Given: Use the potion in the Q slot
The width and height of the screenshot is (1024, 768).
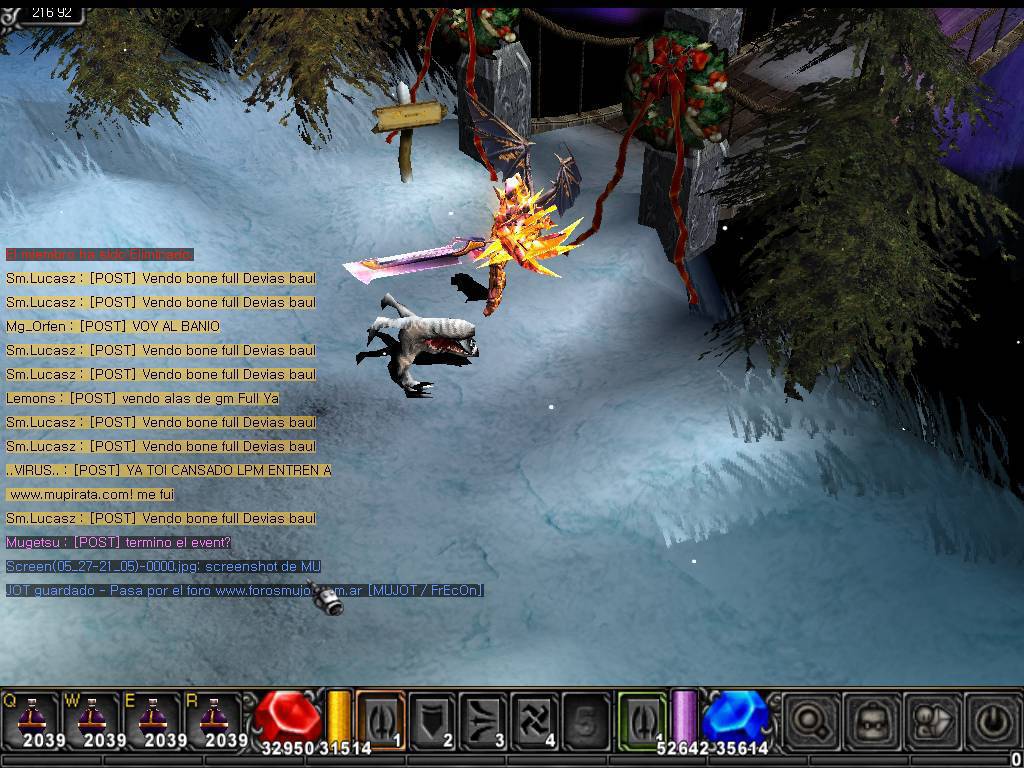Looking at the screenshot, I should click(x=30, y=719).
